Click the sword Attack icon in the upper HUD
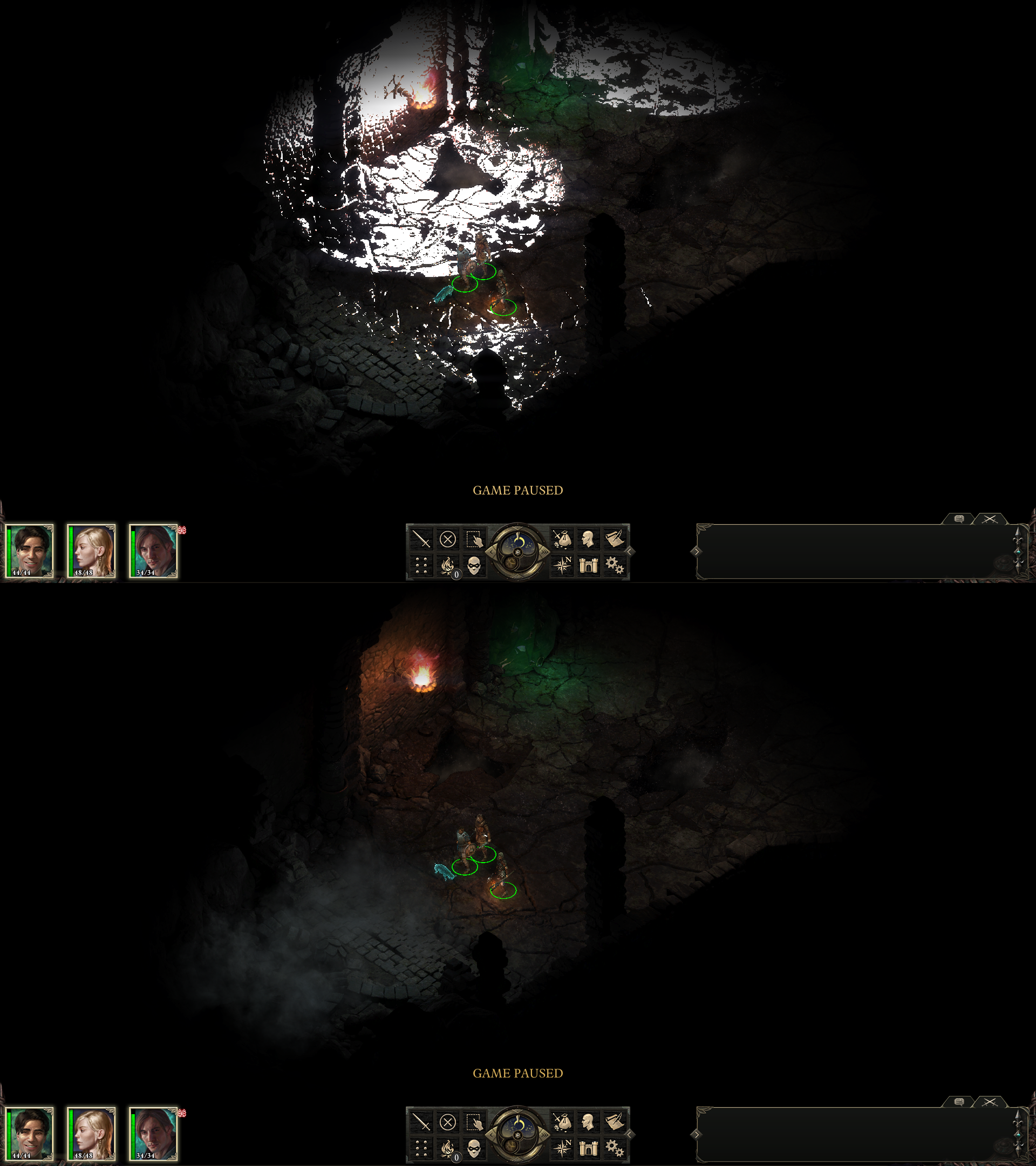This screenshot has width=1036, height=1166. pos(421,539)
